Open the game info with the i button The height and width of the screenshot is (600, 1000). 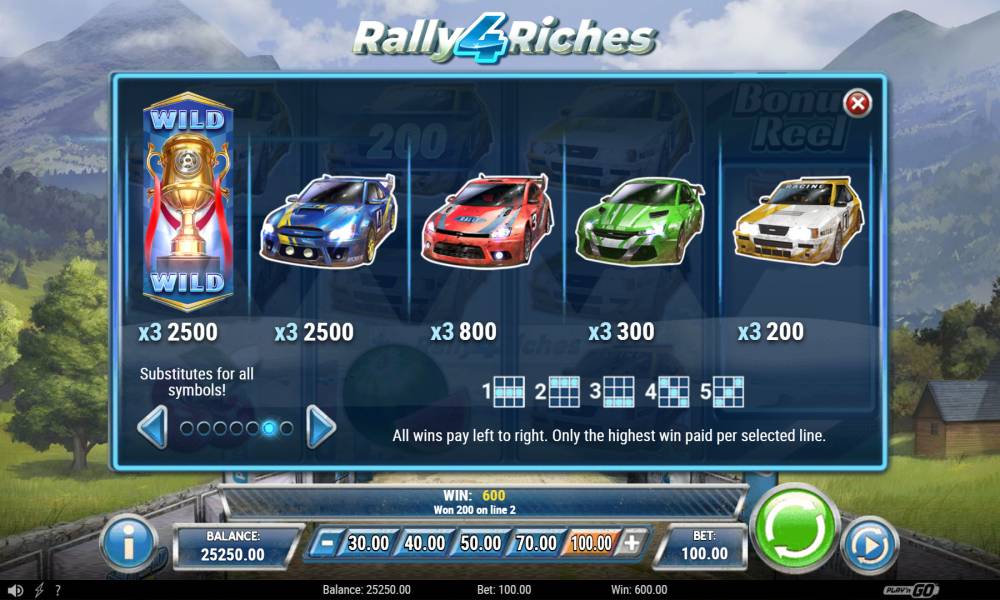tap(128, 545)
